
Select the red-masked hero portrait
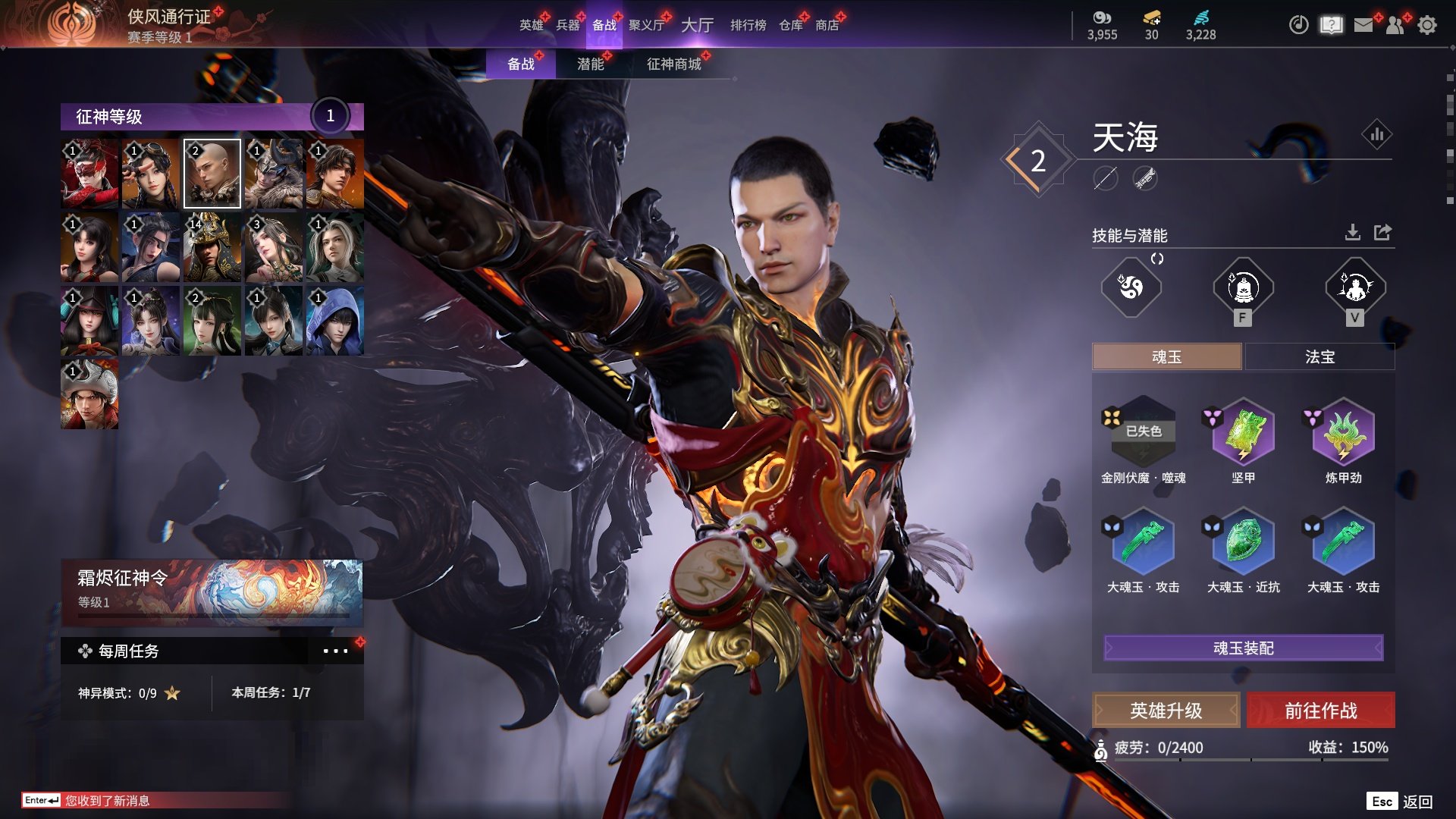[89, 174]
